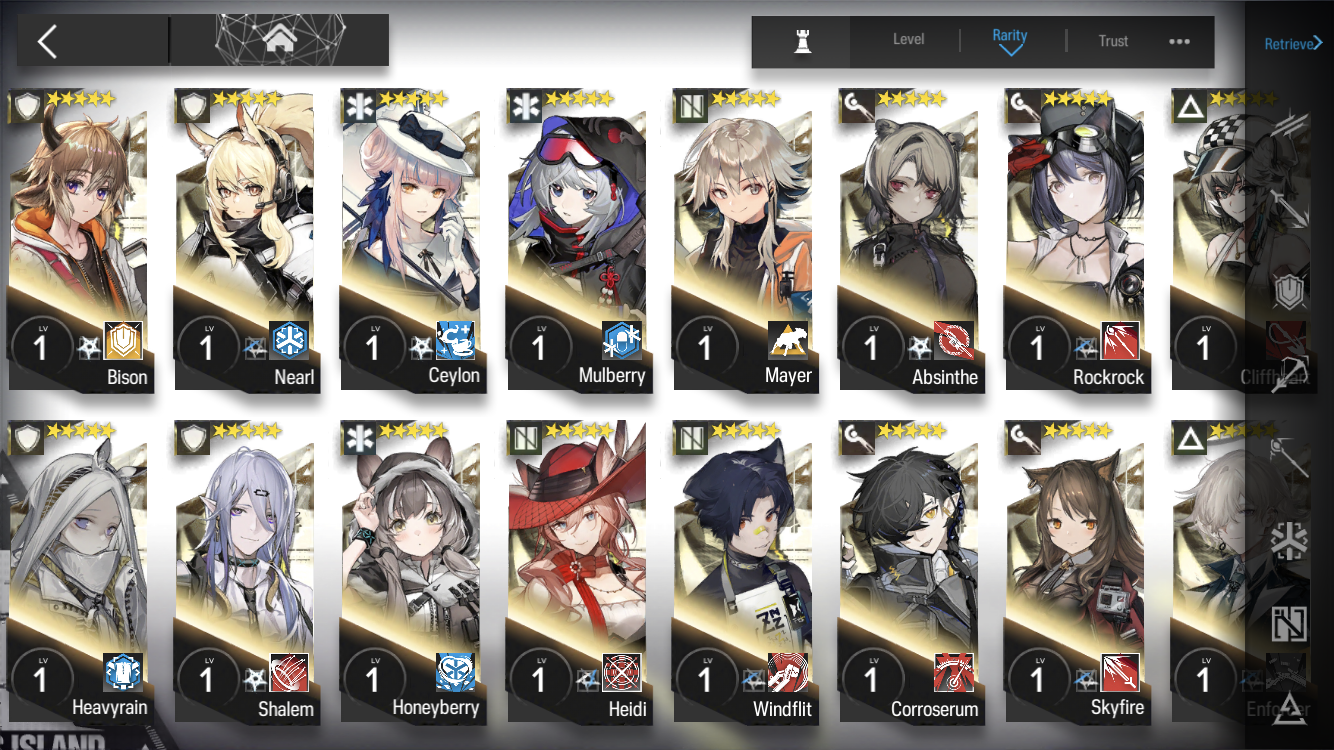Screen dimensions: 1334x750
Task: Sort operators by Level
Action: (908, 40)
